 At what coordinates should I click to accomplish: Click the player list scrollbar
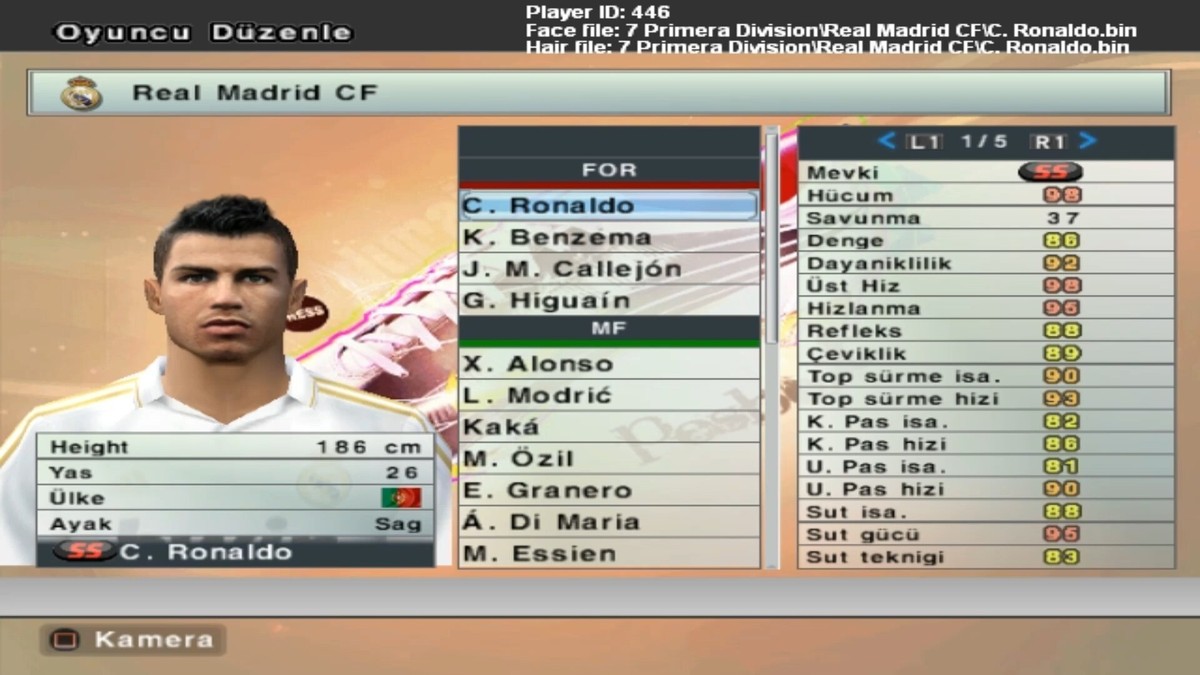(x=771, y=240)
